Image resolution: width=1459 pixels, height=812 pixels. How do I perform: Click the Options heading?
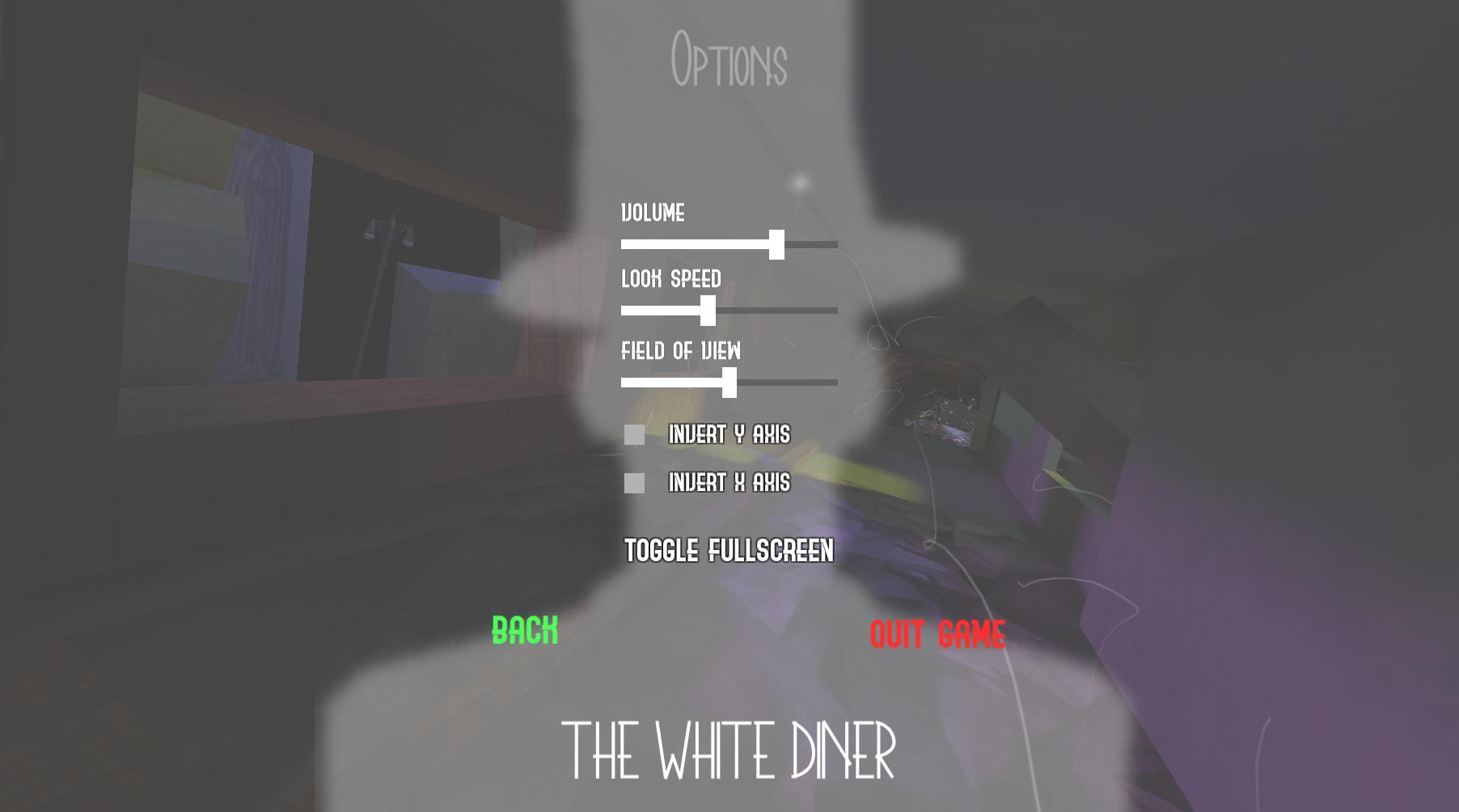(729, 57)
